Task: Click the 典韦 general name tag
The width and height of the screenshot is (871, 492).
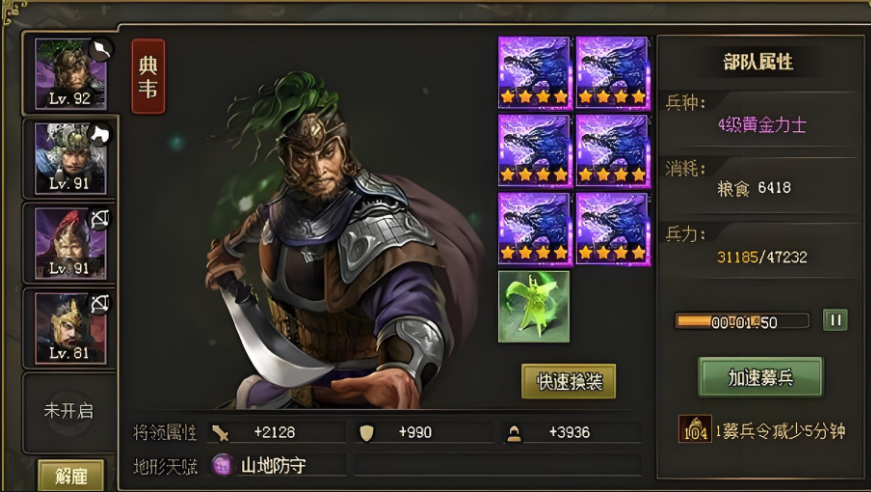Action: pyautogui.click(x=148, y=77)
